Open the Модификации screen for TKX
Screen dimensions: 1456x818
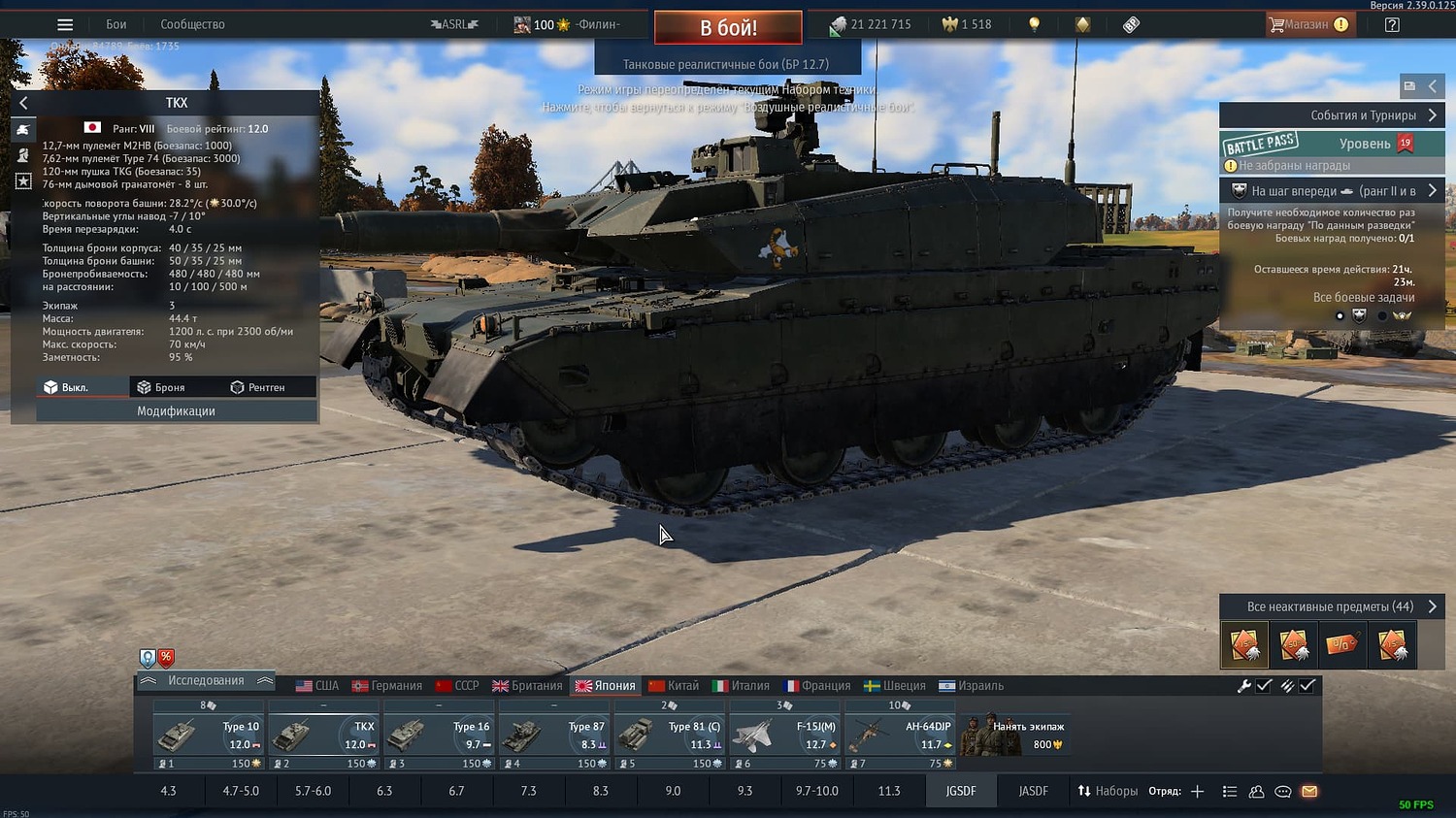click(177, 410)
